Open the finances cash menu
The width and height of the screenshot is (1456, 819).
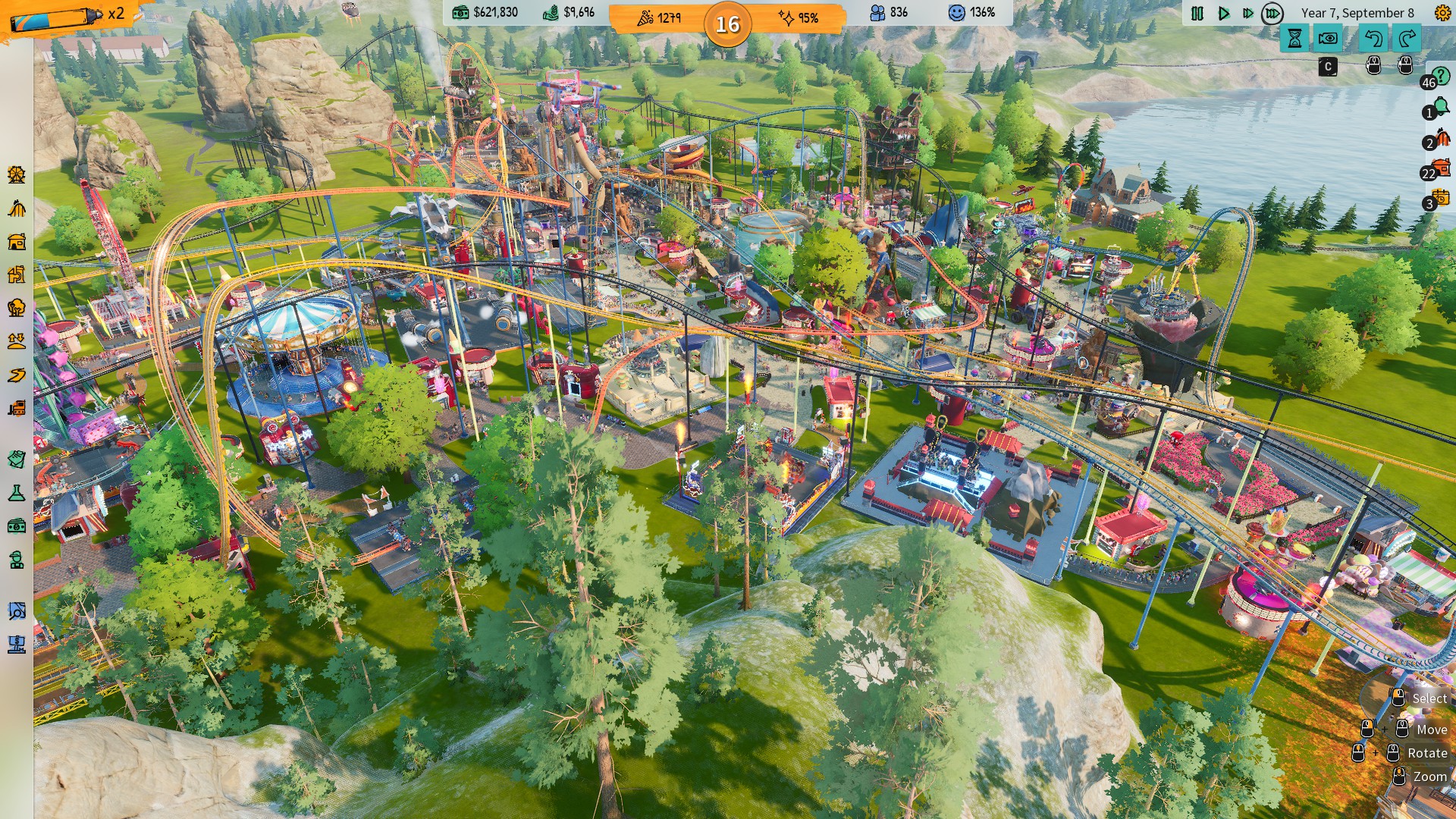coord(17,526)
